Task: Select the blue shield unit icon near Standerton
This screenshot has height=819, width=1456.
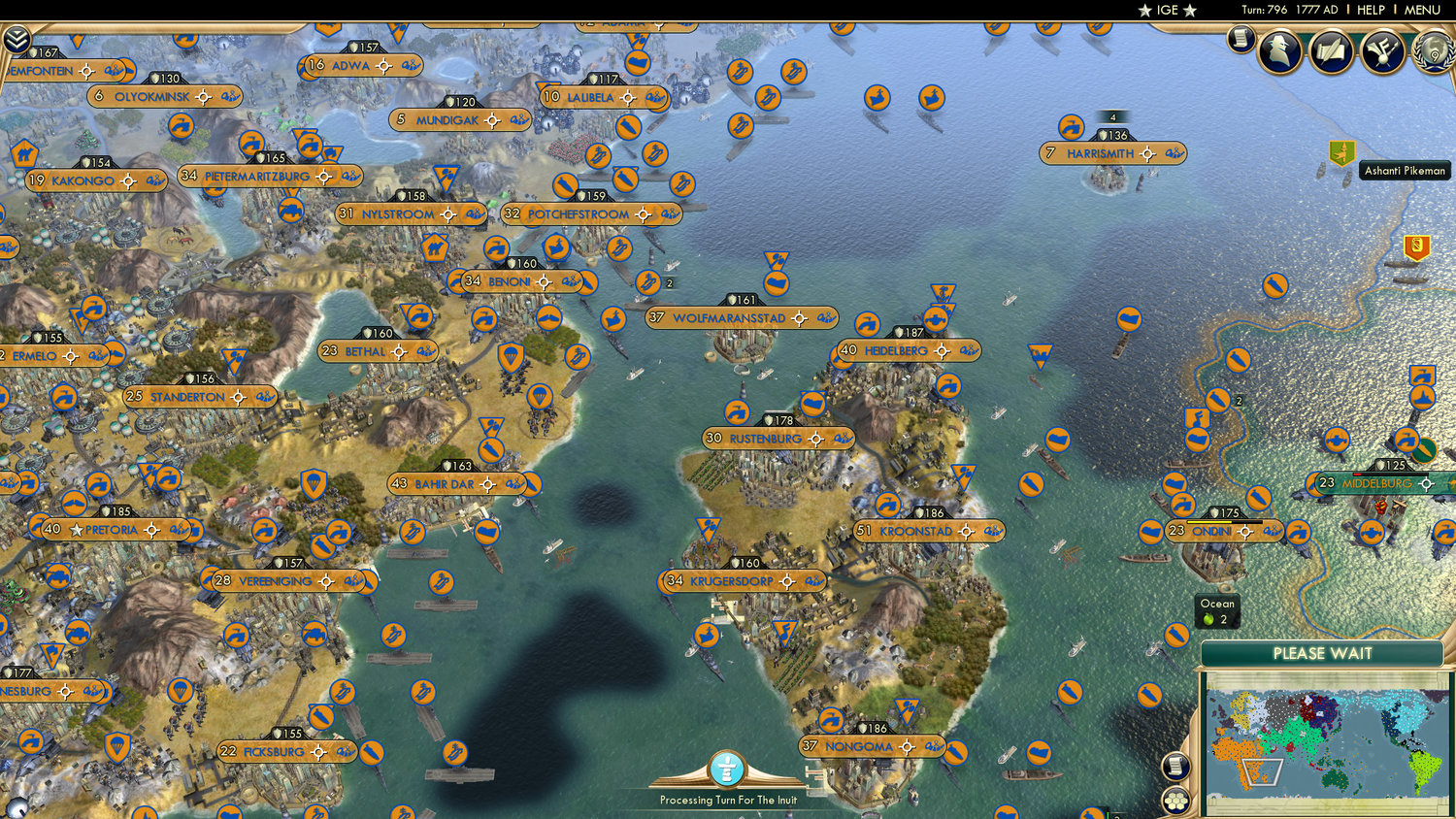Action: click(x=314, y=481)
